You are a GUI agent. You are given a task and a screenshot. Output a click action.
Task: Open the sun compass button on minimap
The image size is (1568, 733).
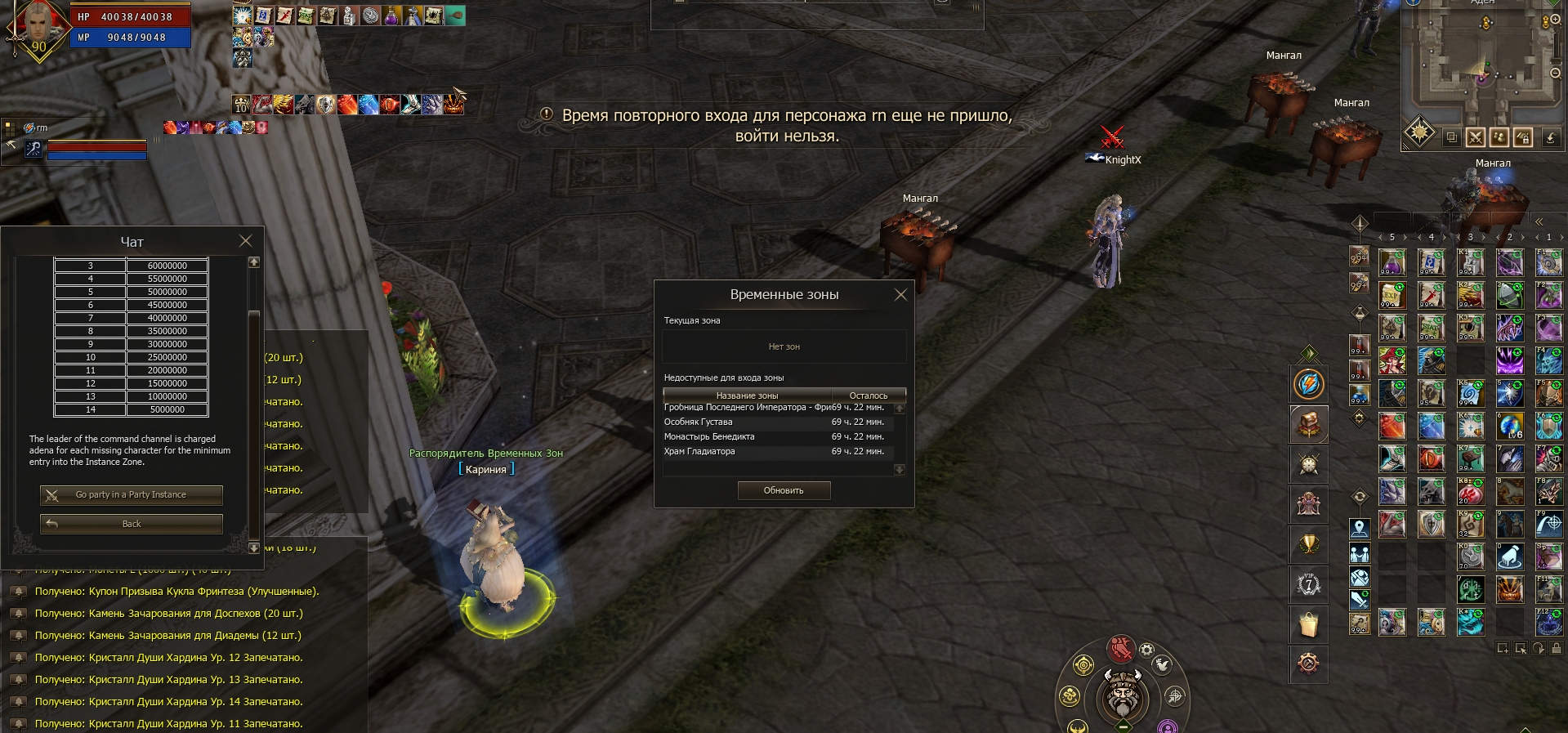pos(1420,132)
